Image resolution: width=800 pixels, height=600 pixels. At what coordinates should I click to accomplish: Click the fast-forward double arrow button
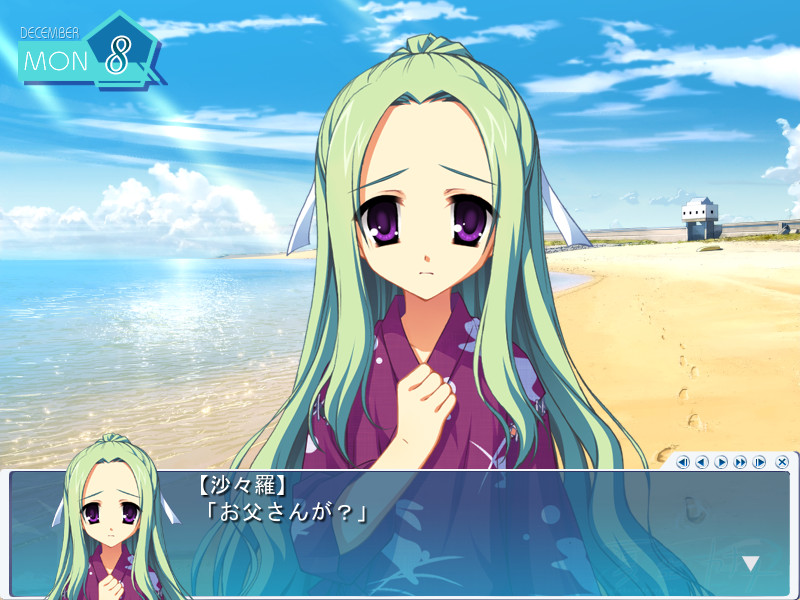(740, 462)
